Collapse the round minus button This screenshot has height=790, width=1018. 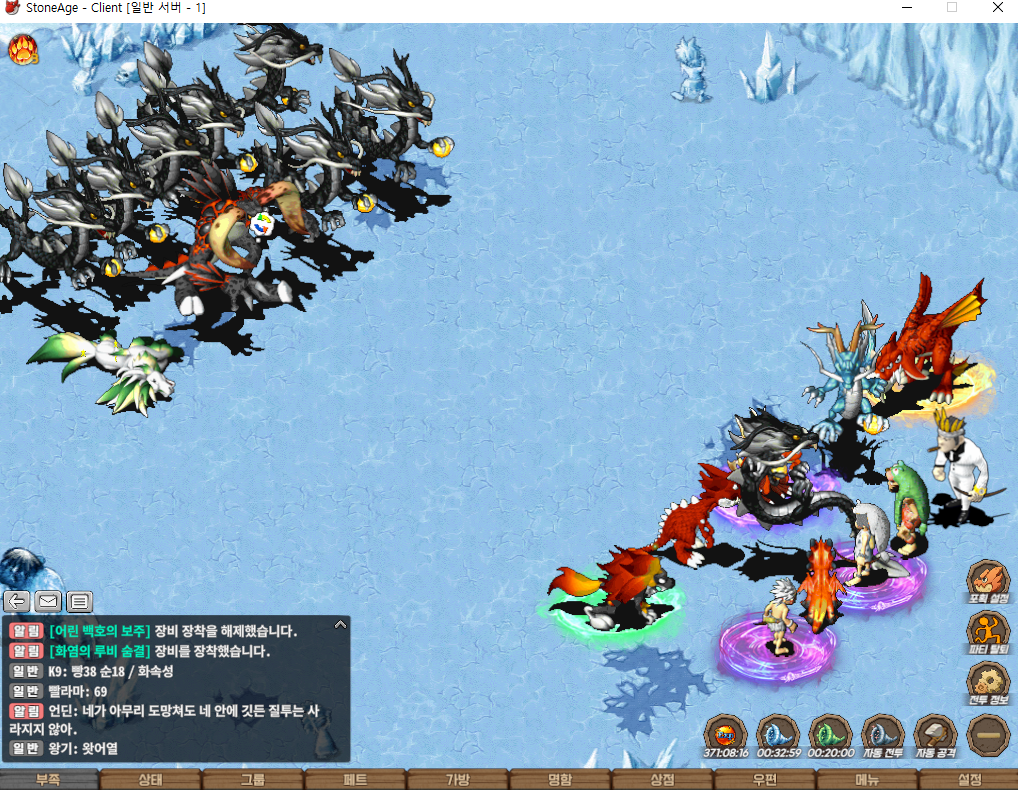988,735
